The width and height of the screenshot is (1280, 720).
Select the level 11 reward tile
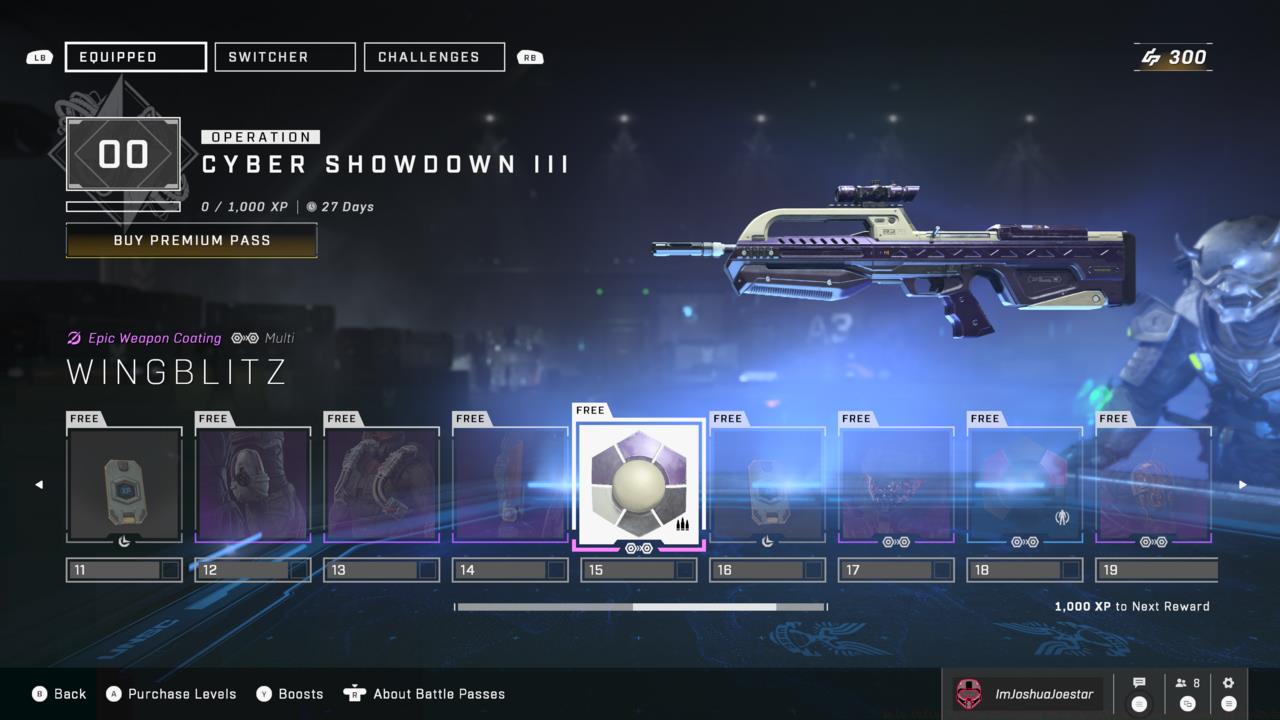pos(124,485)
